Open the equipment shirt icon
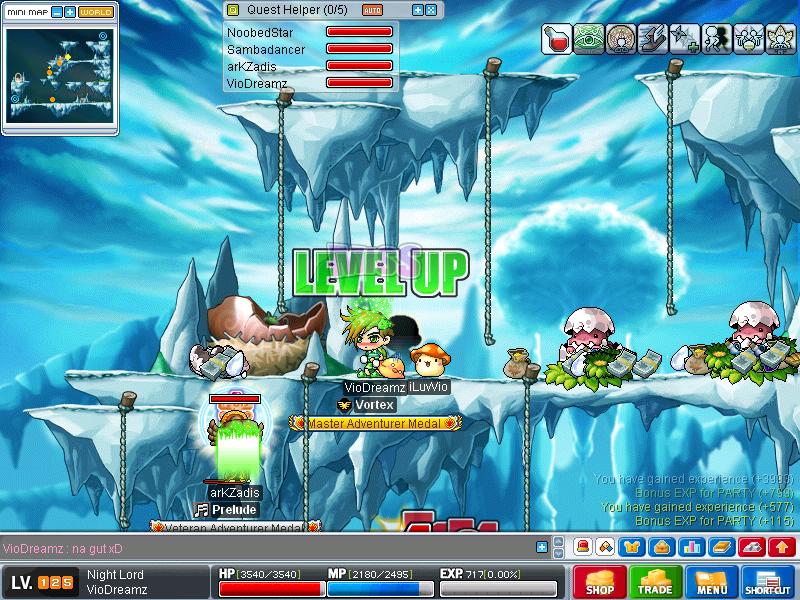Image resolution: width=800 pixels, height=600 pixels. [x=632, y=547]
